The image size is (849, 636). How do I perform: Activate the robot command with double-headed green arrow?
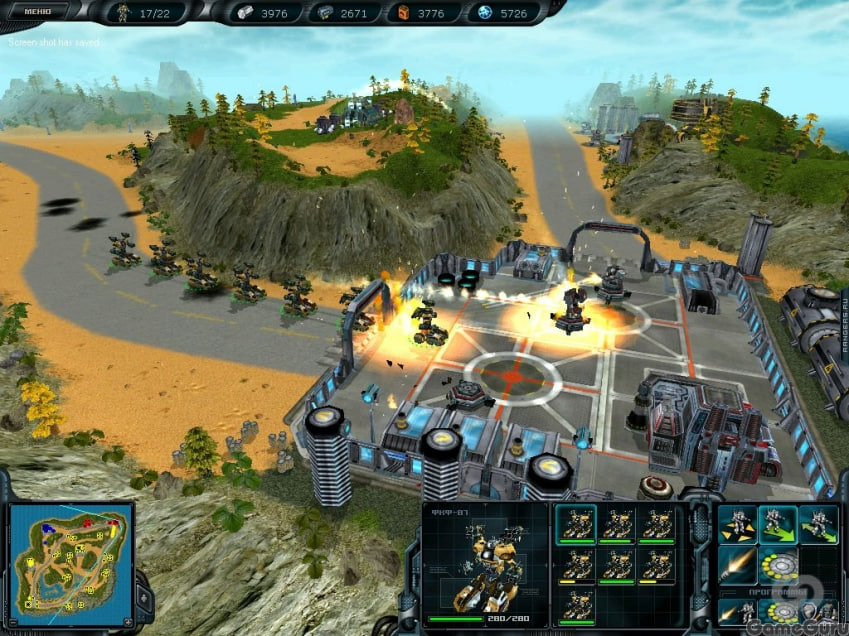(818, 523)
